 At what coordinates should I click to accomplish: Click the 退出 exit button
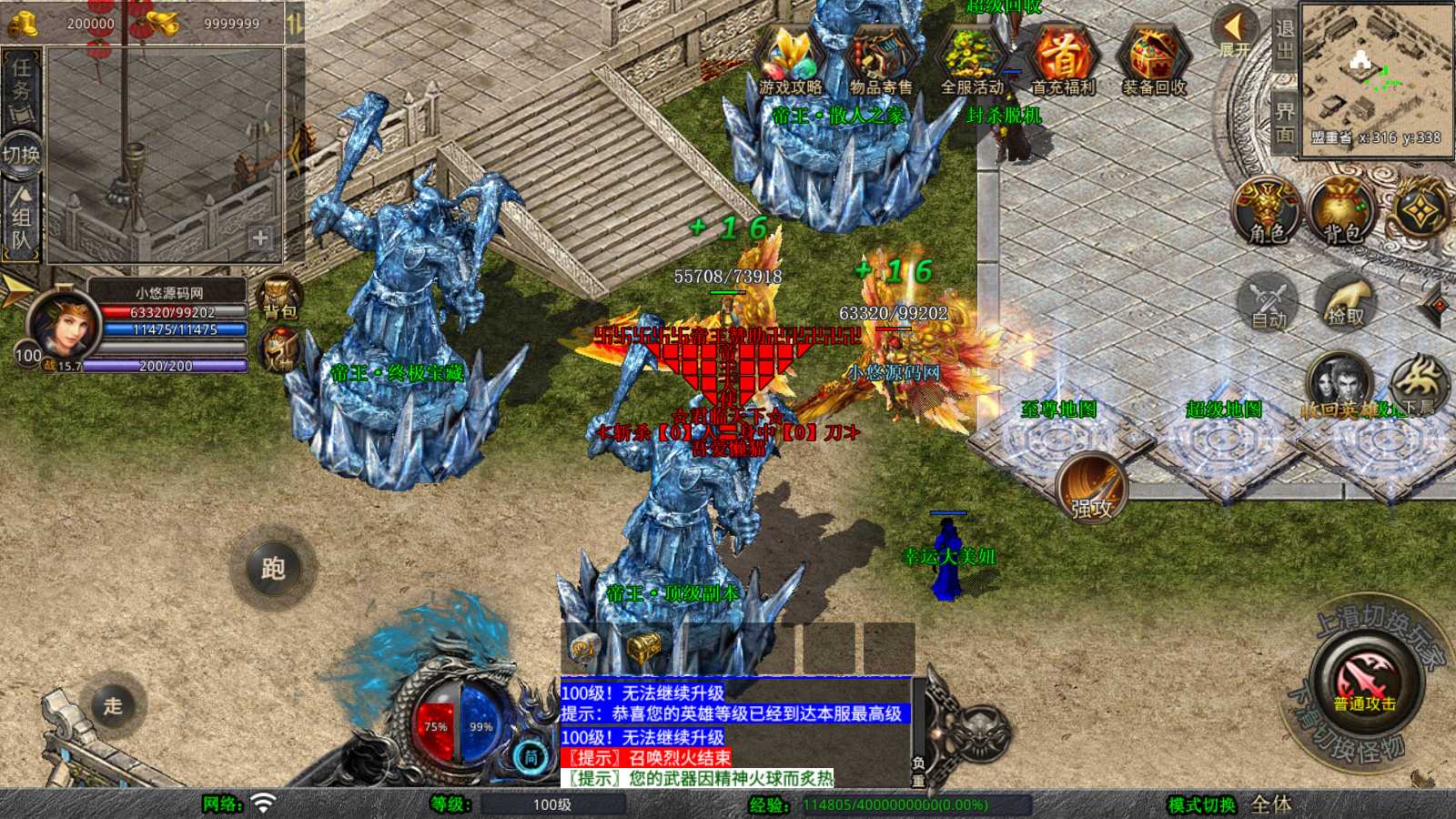[x=1284, y=40]
